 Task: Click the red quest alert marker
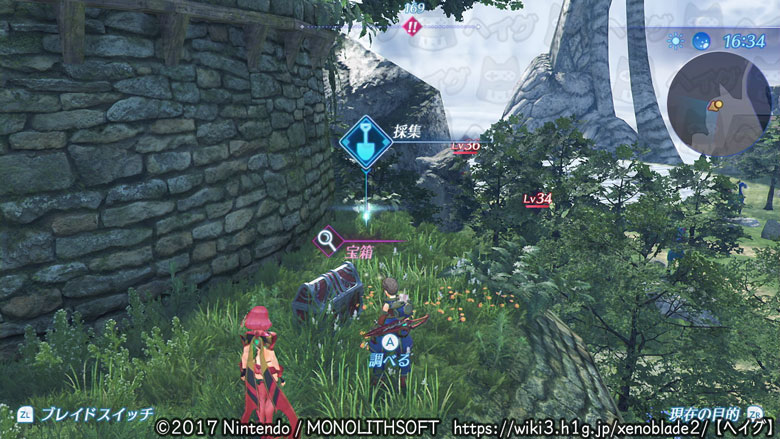411,27
